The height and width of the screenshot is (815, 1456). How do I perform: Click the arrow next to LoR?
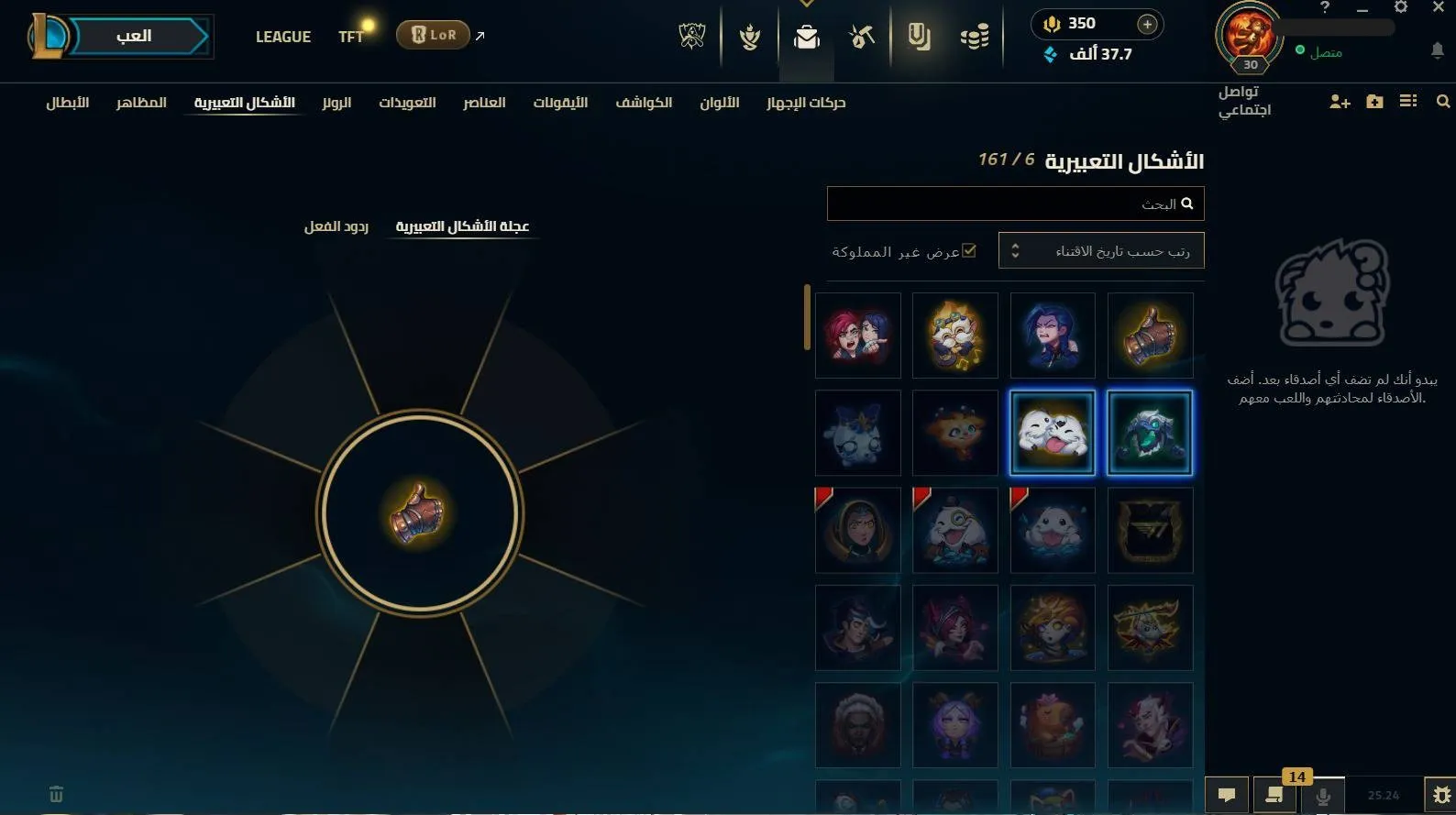tap(479, 35)
